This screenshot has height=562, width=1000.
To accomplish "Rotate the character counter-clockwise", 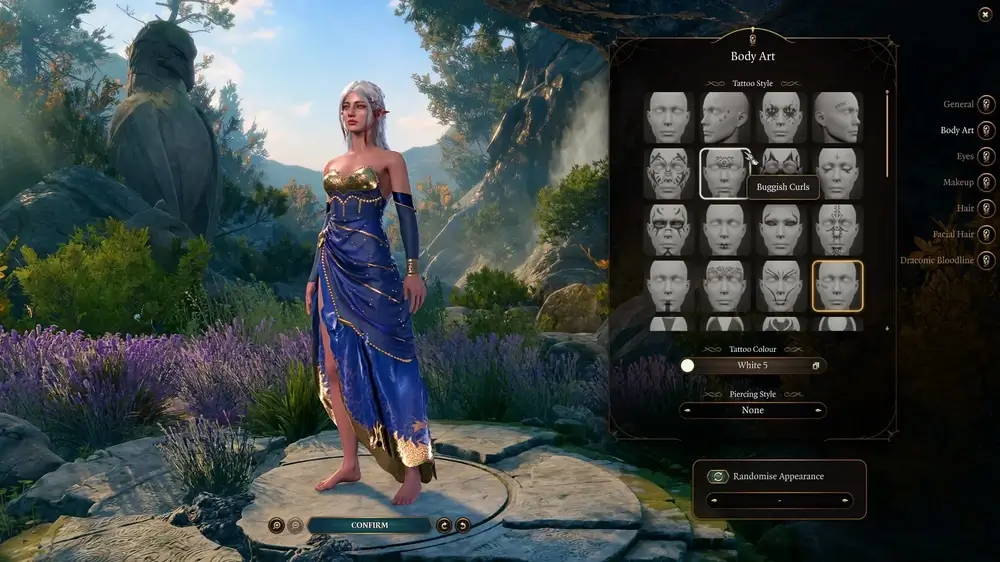I will (444, 525).
